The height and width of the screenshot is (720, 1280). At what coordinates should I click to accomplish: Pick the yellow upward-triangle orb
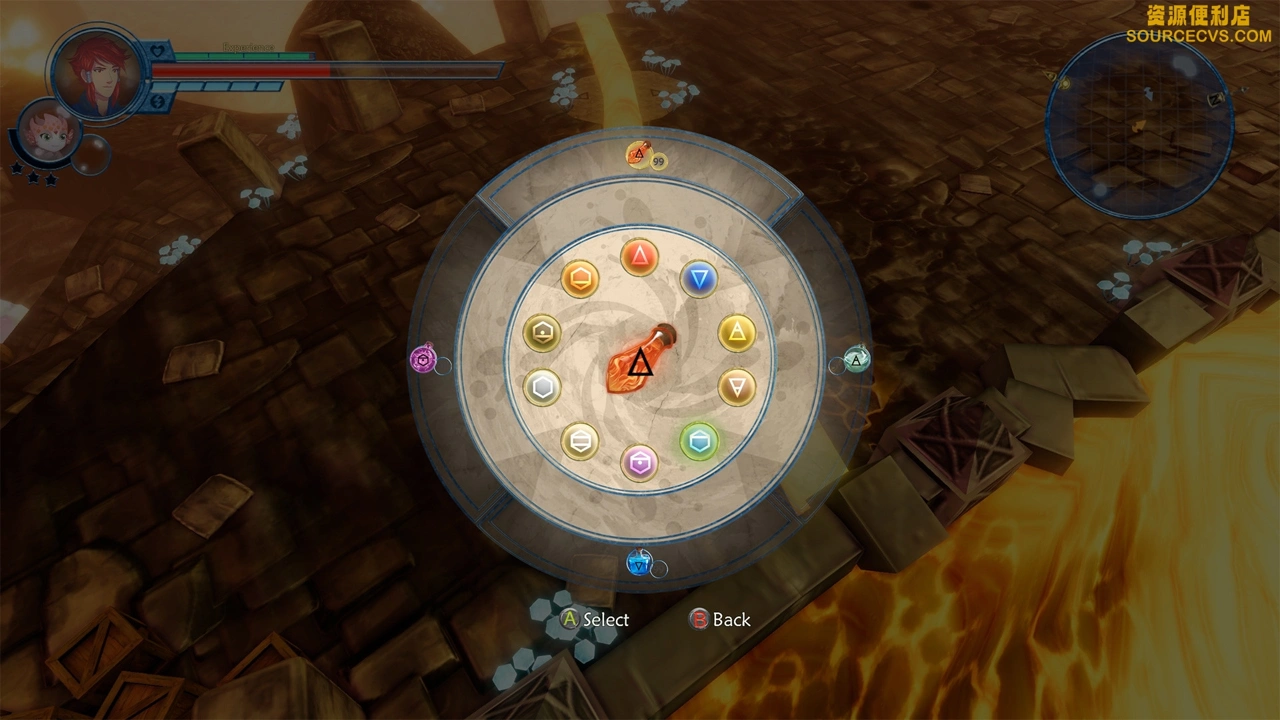737,332
